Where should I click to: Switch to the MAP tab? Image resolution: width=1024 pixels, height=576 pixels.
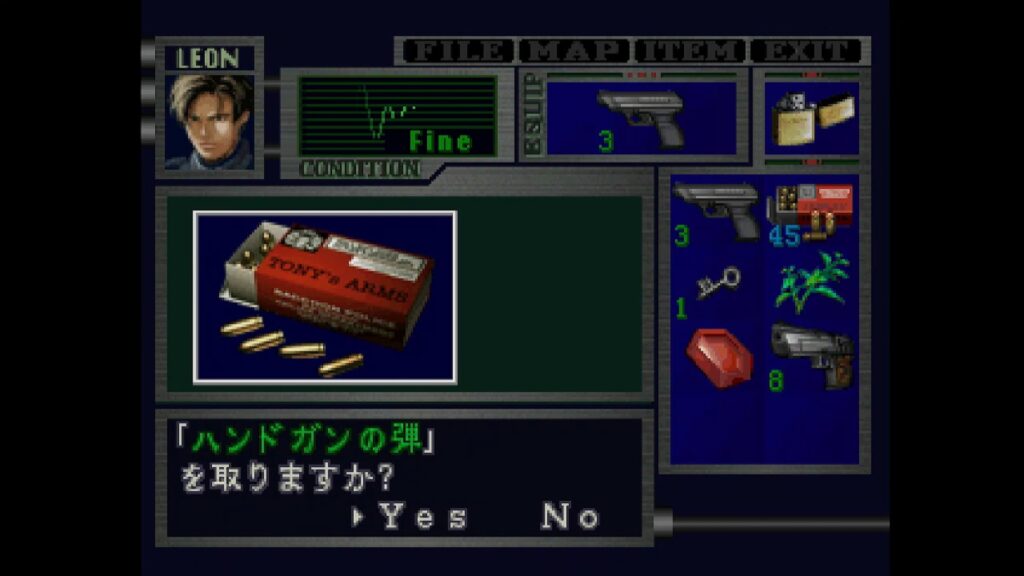(575, 51)
